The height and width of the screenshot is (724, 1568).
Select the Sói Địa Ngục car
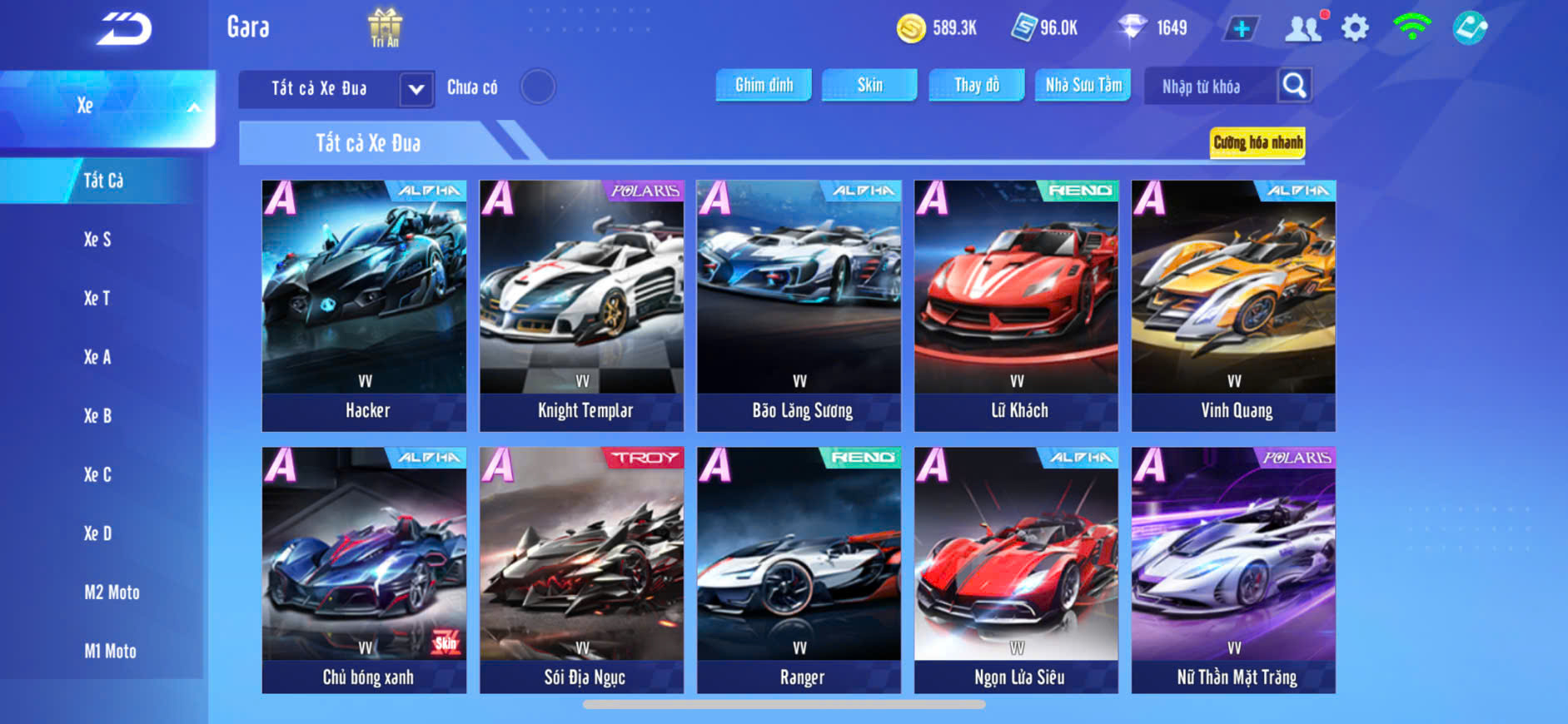[582, 570]
